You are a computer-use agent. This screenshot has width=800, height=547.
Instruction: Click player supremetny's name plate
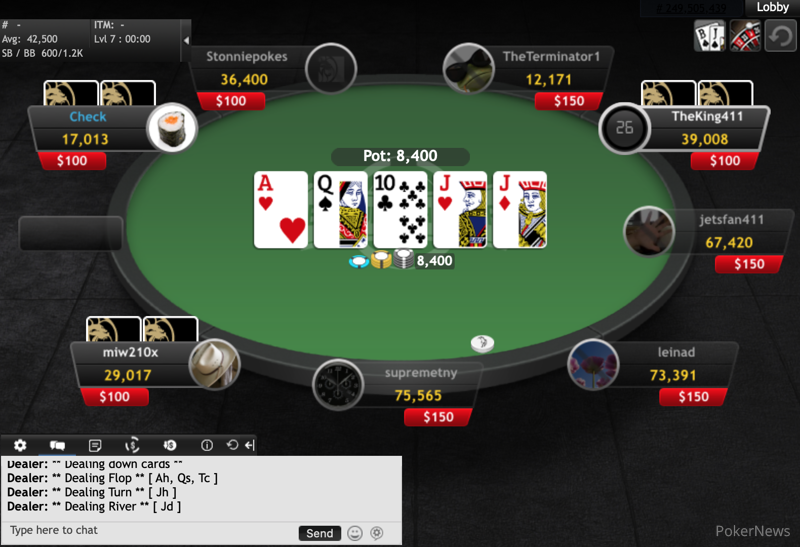pyautogui.click(x=420, y=374)
